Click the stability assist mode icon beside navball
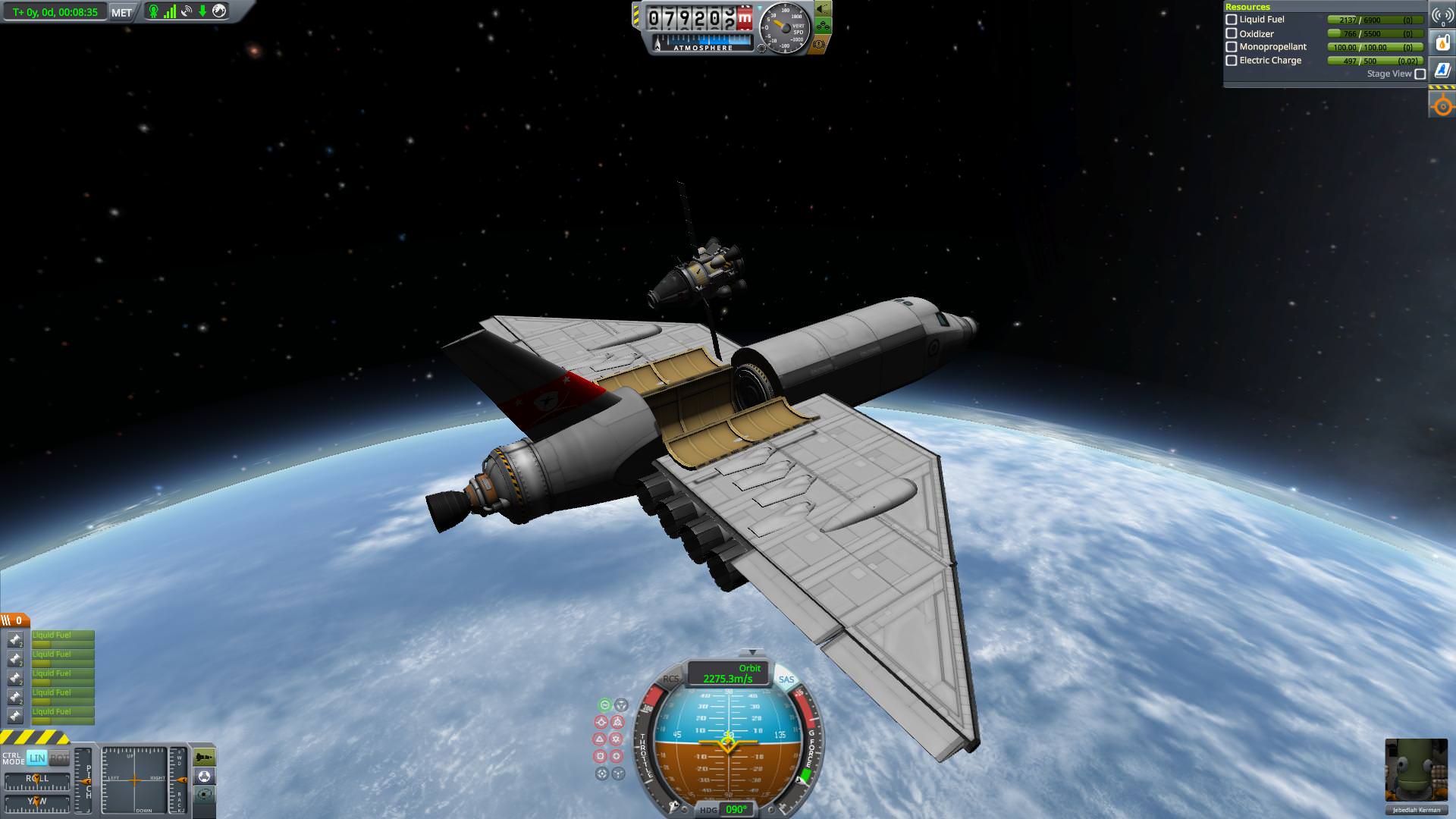Viewport: 1456px width, 819px height. (605, 705)
